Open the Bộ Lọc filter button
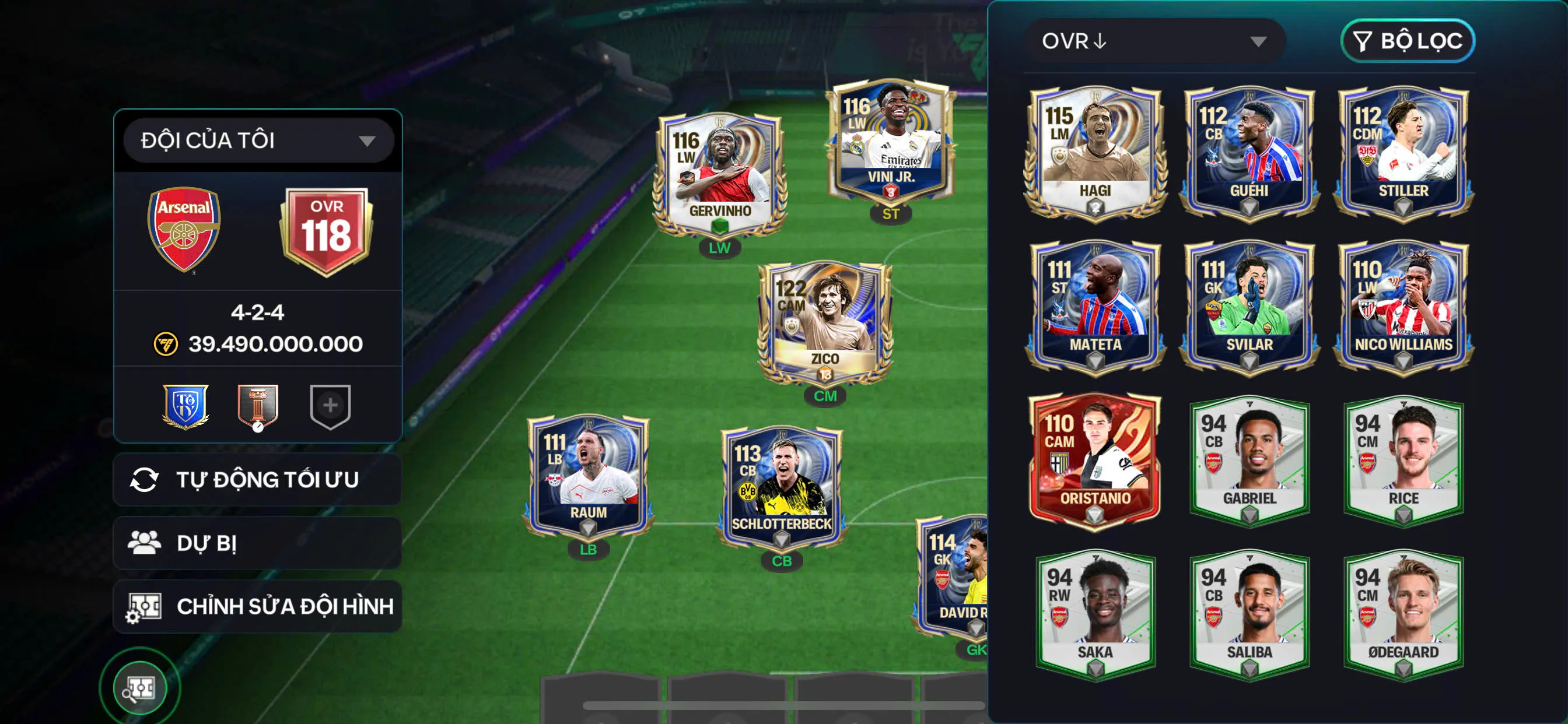The width and height of the screenshot is (1568, 724). point(1408,41)
